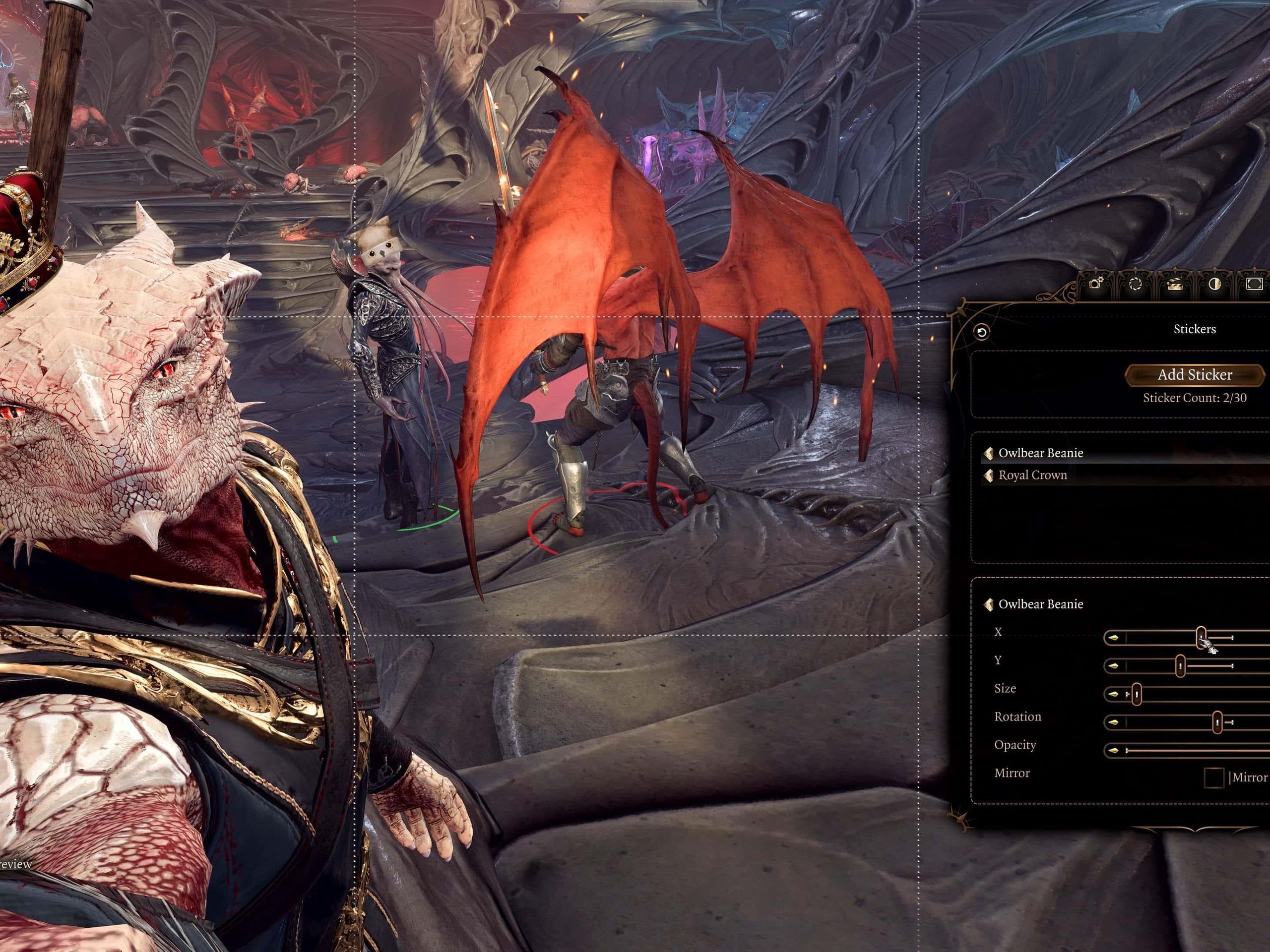Switch to the half-circle contrast tab

(1214, 284)
